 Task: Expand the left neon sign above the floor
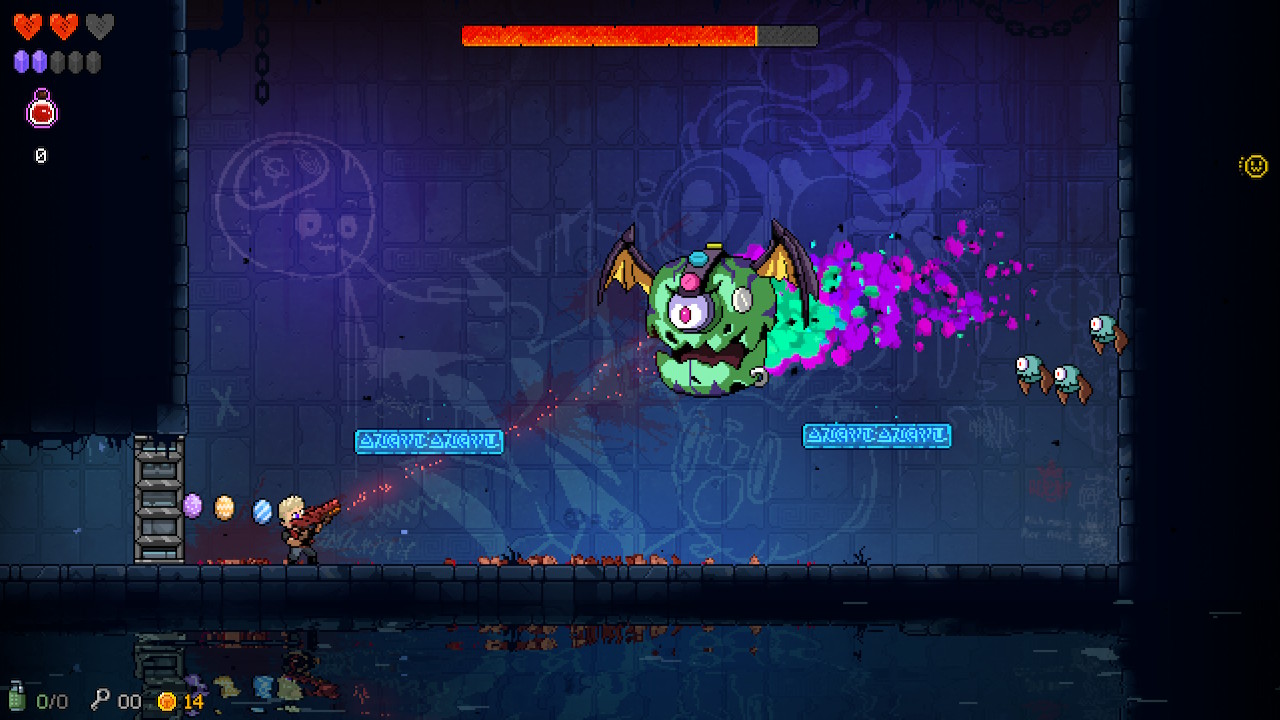[x=428, y=440]
